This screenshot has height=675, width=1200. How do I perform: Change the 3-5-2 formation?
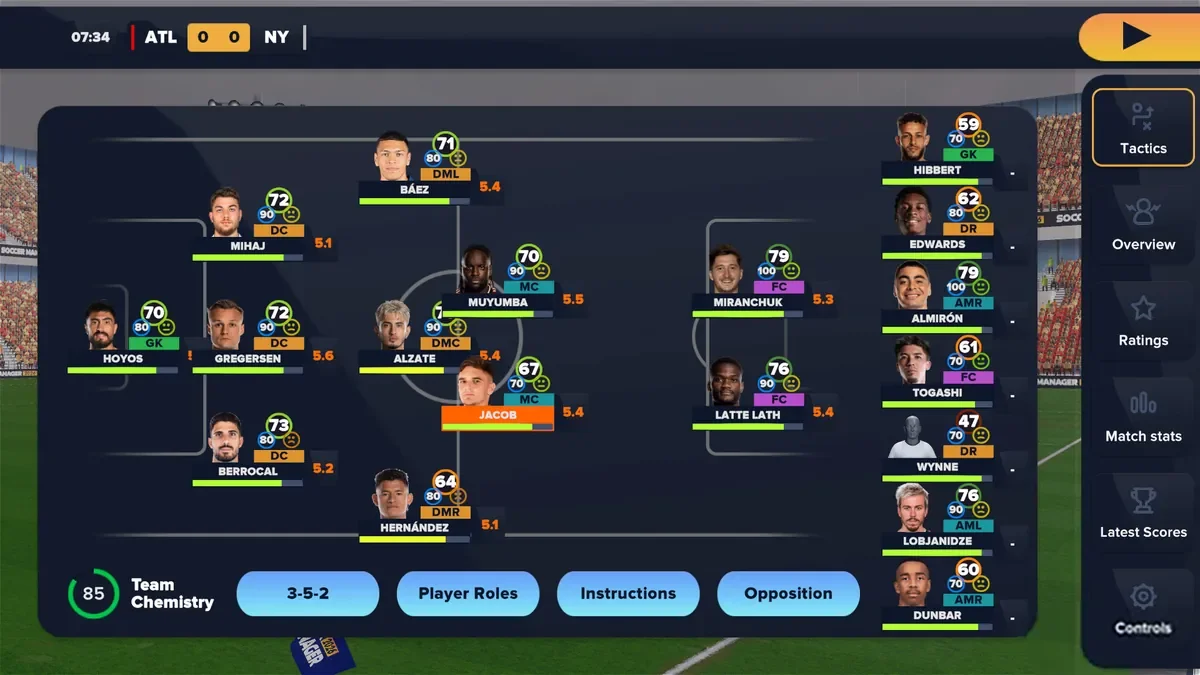pyautogui.click(x=308, y=593)
